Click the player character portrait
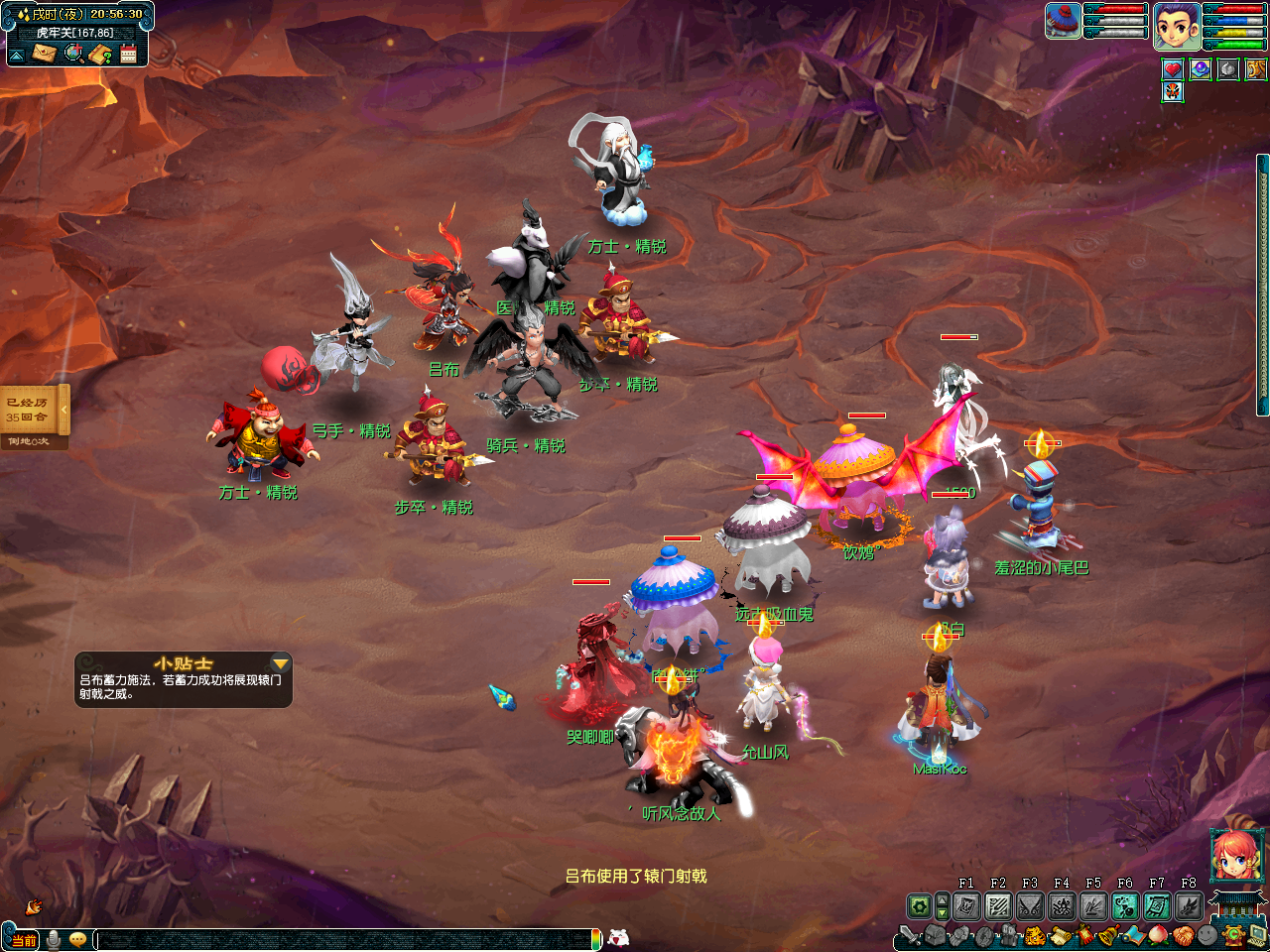The width and height of the screenshot is (1270, 952). (x=1177, y=26)
